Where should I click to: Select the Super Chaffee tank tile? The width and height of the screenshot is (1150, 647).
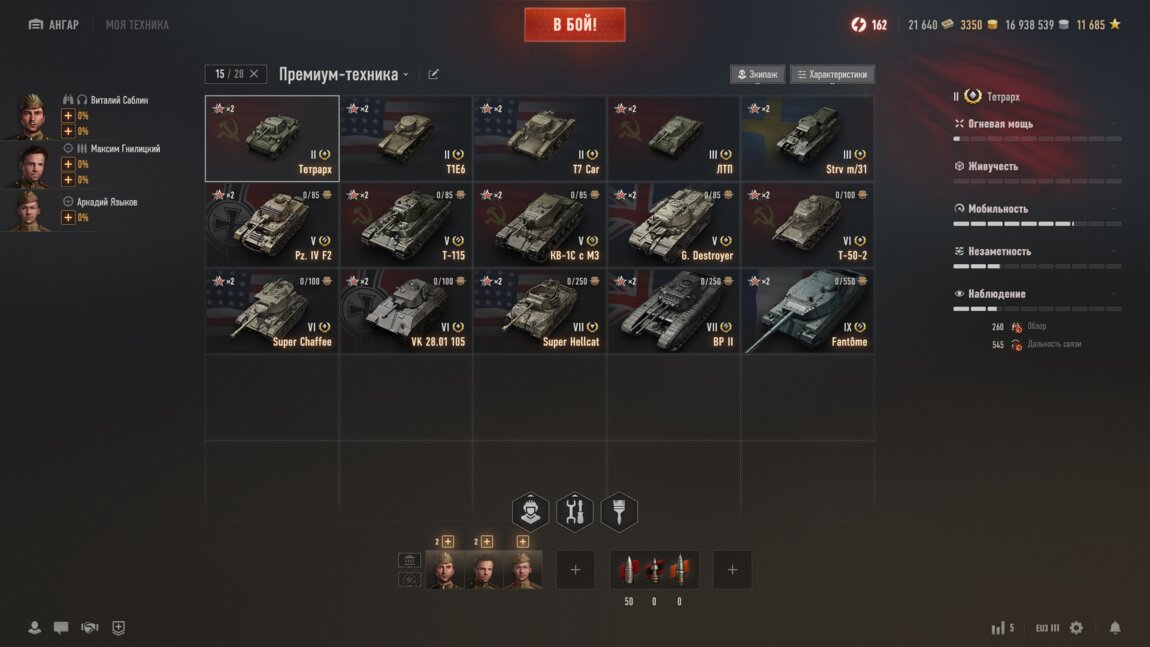(272, 310)
